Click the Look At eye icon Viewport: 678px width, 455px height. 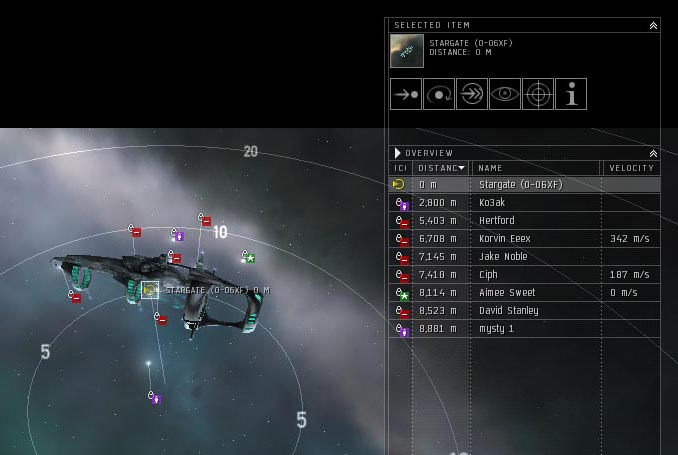(x=504, y=95)
